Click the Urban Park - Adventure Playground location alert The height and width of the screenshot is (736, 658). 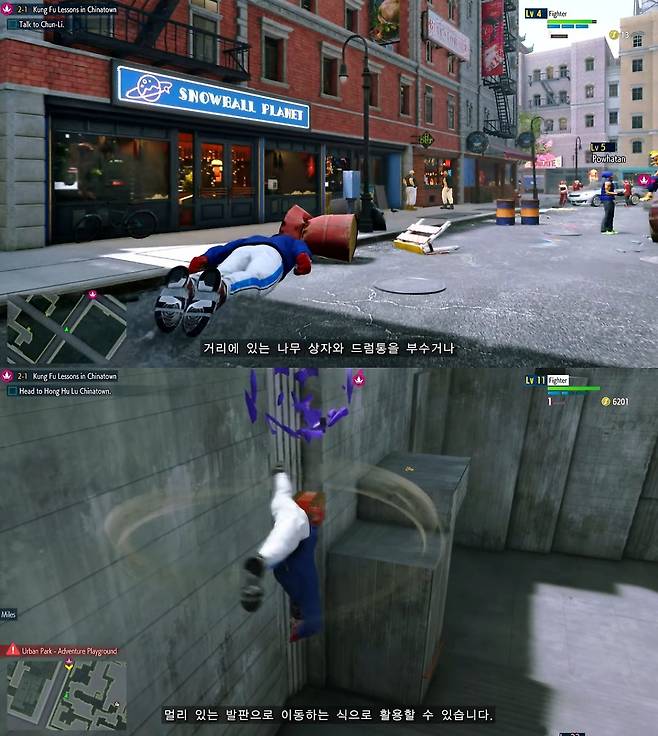pyautogui.click(x=61, y=651)
